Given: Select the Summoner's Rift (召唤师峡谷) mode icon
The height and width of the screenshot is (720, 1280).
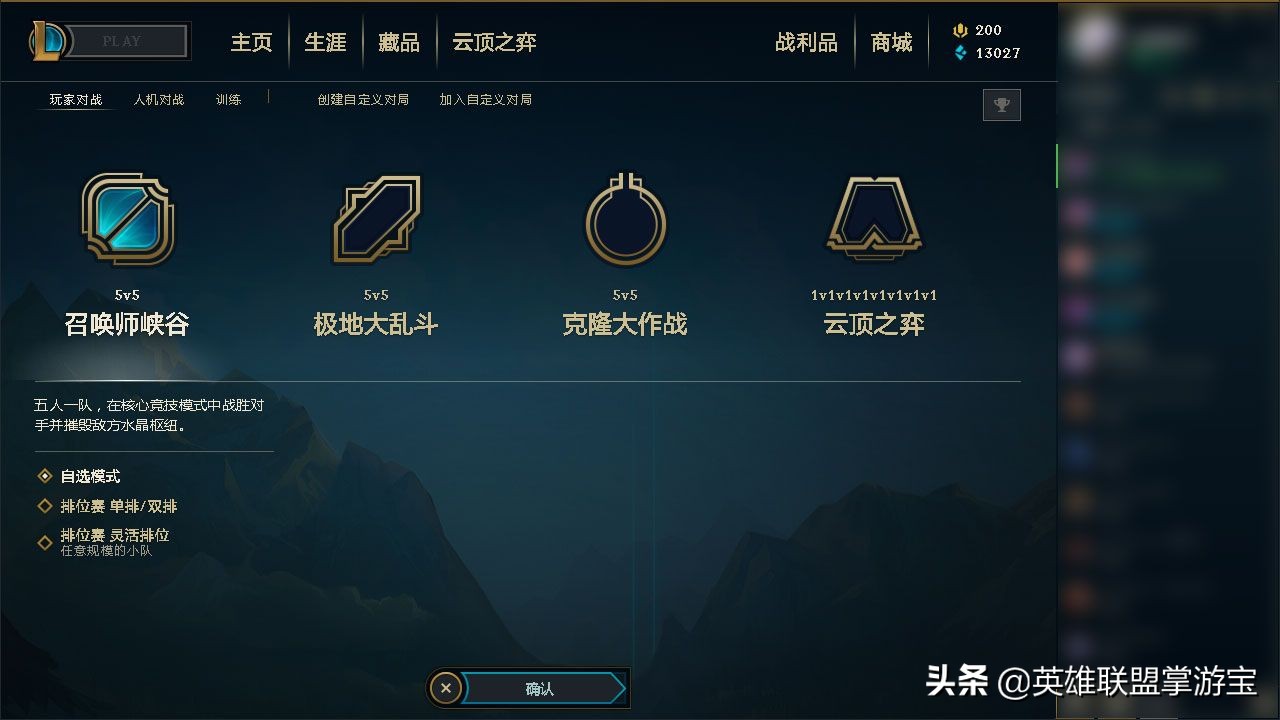Looking at the screenshot, I should pyautogui.click(x=127, y=218).
